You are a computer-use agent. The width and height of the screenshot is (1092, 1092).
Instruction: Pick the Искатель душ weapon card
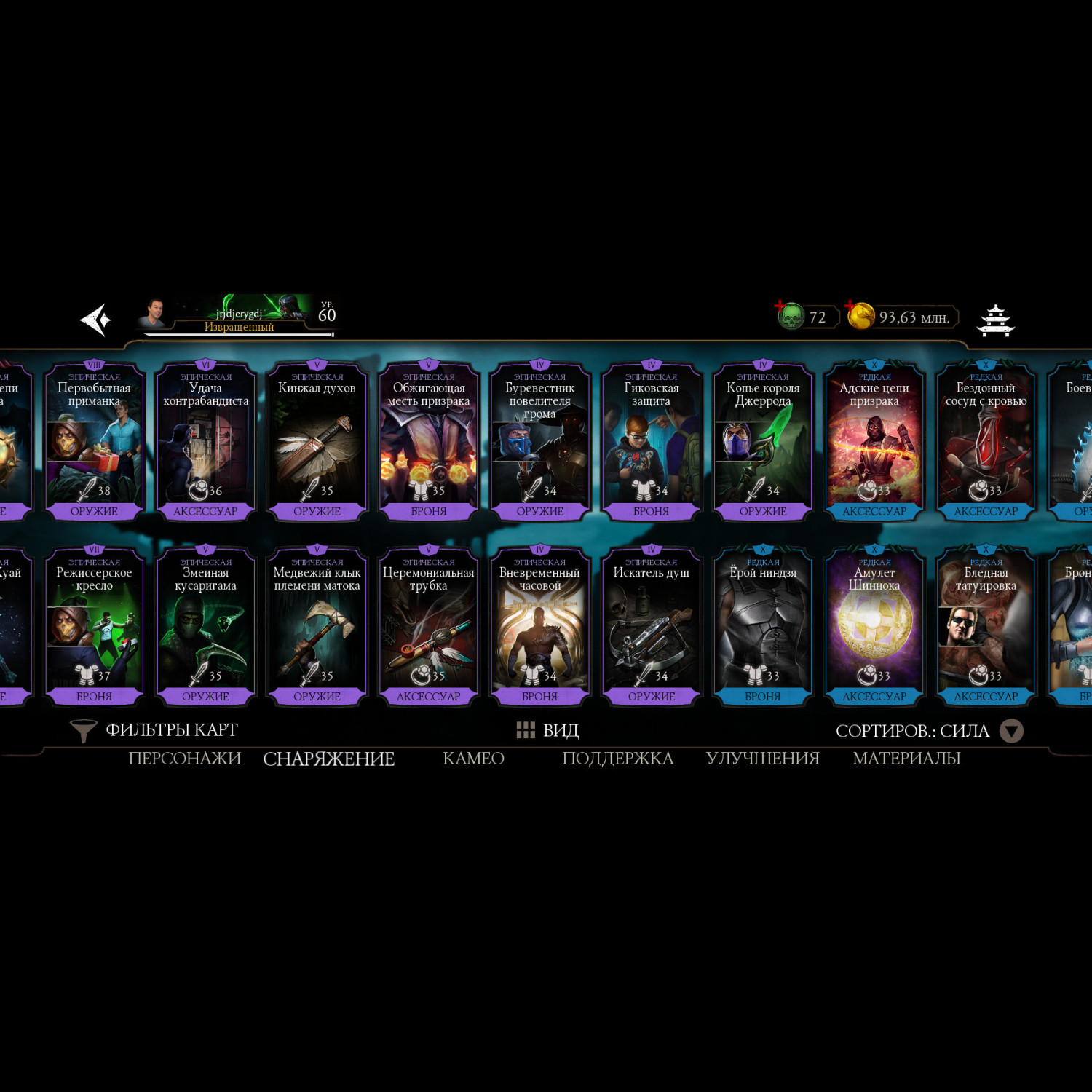[x=651, y=626]
